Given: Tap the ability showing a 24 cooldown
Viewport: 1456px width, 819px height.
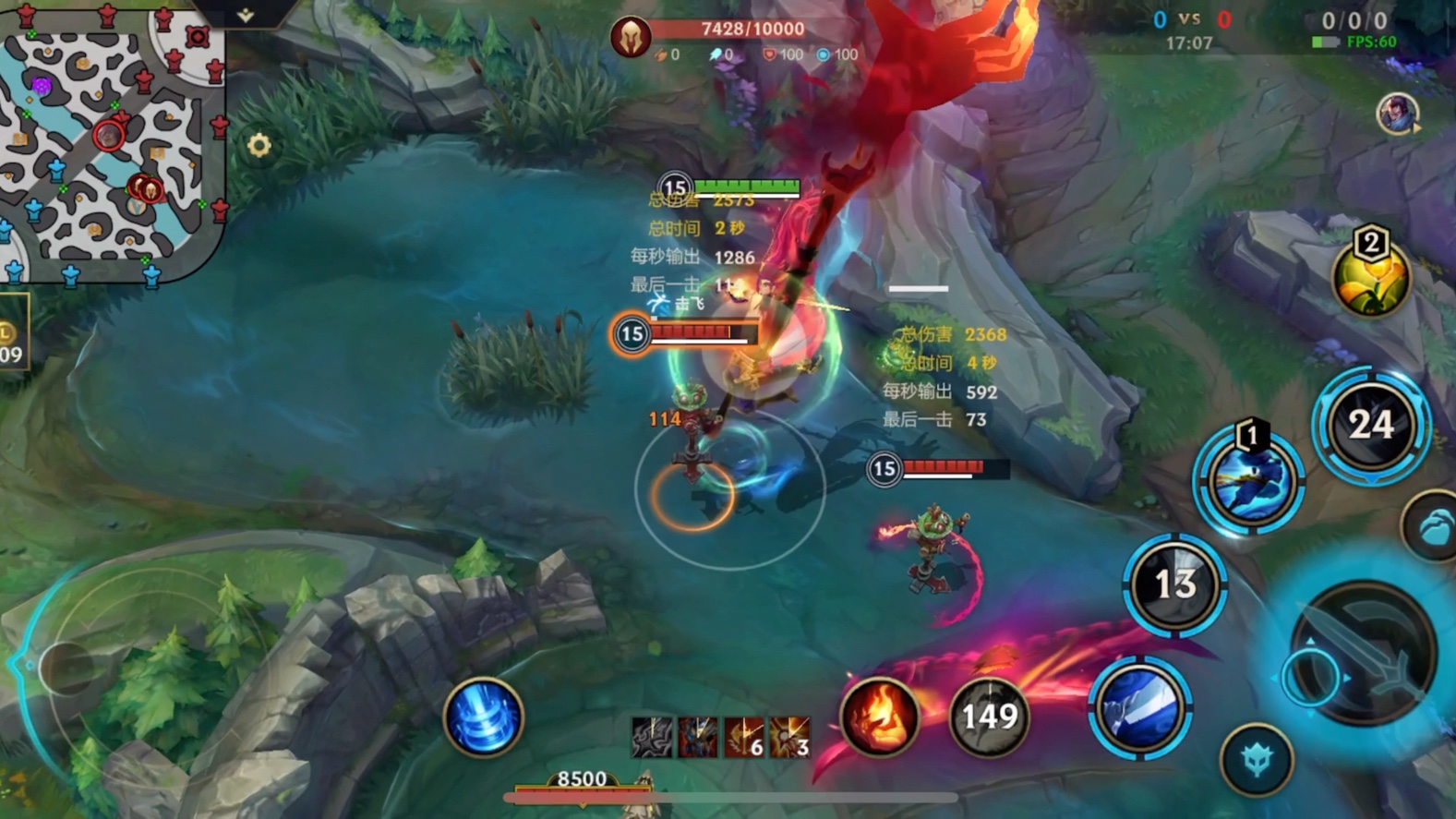Looking at the screenshot, I should coord(1370,425).
